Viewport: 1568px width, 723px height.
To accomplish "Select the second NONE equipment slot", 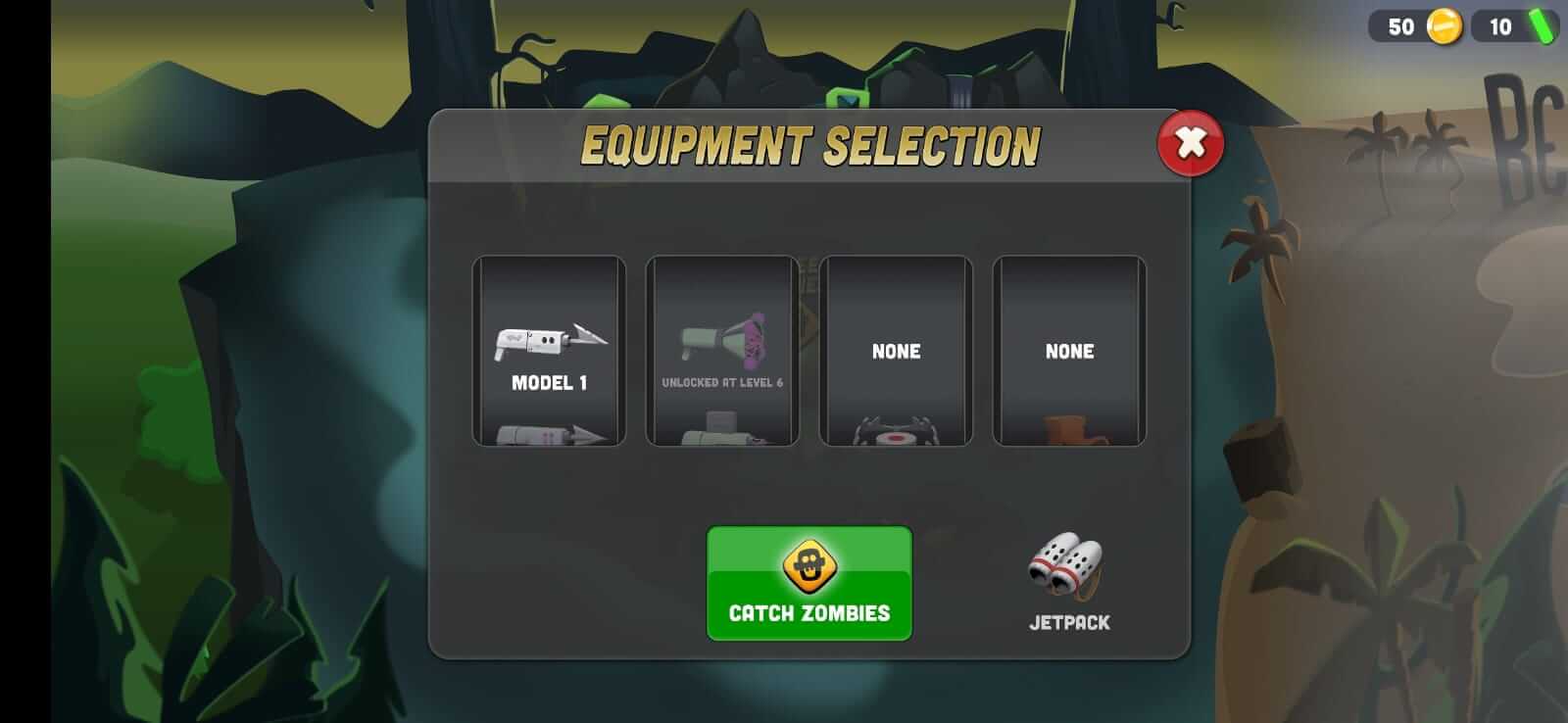I will (x=1068, y=351).
